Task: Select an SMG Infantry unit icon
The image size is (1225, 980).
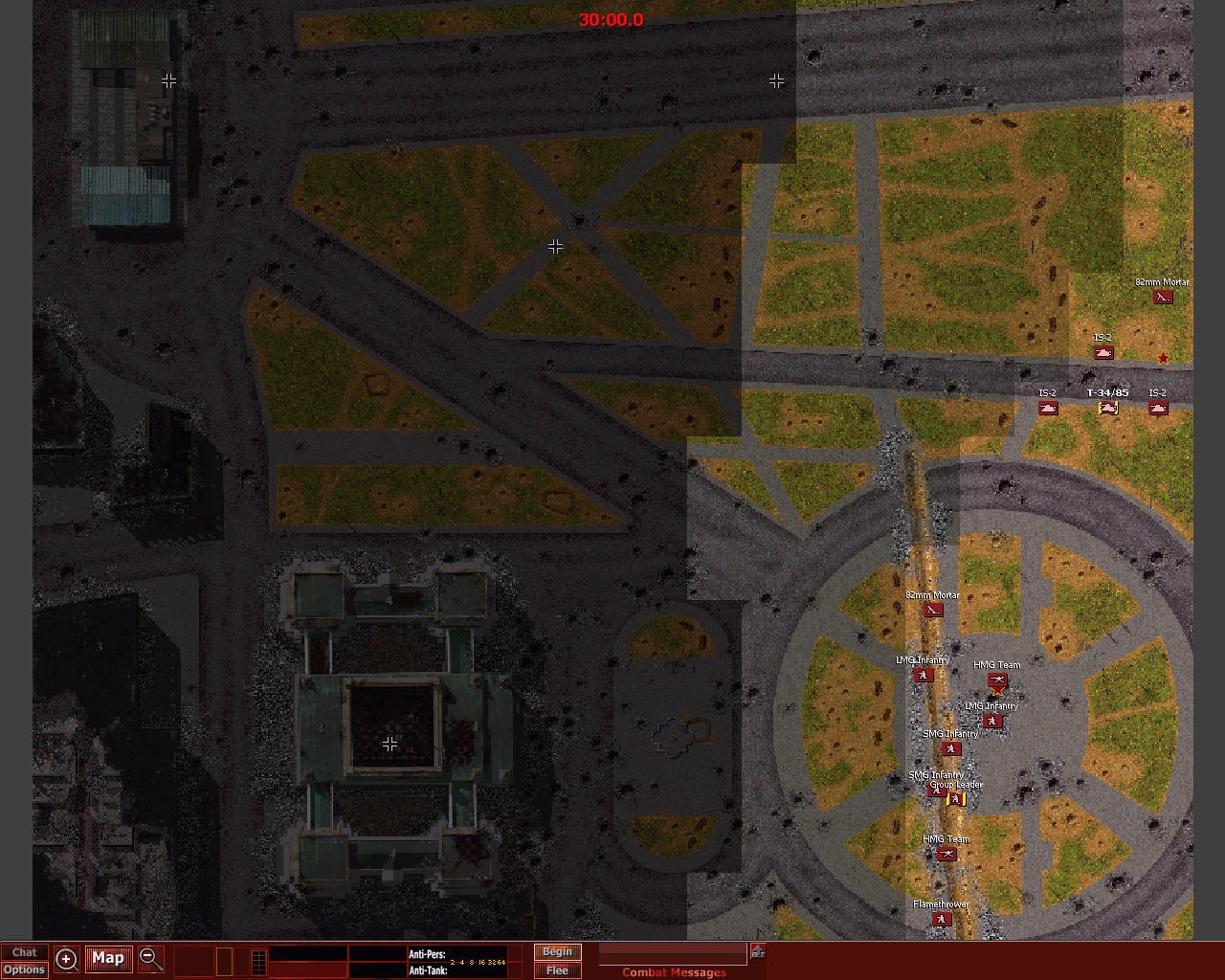Action: coord(949,748)
